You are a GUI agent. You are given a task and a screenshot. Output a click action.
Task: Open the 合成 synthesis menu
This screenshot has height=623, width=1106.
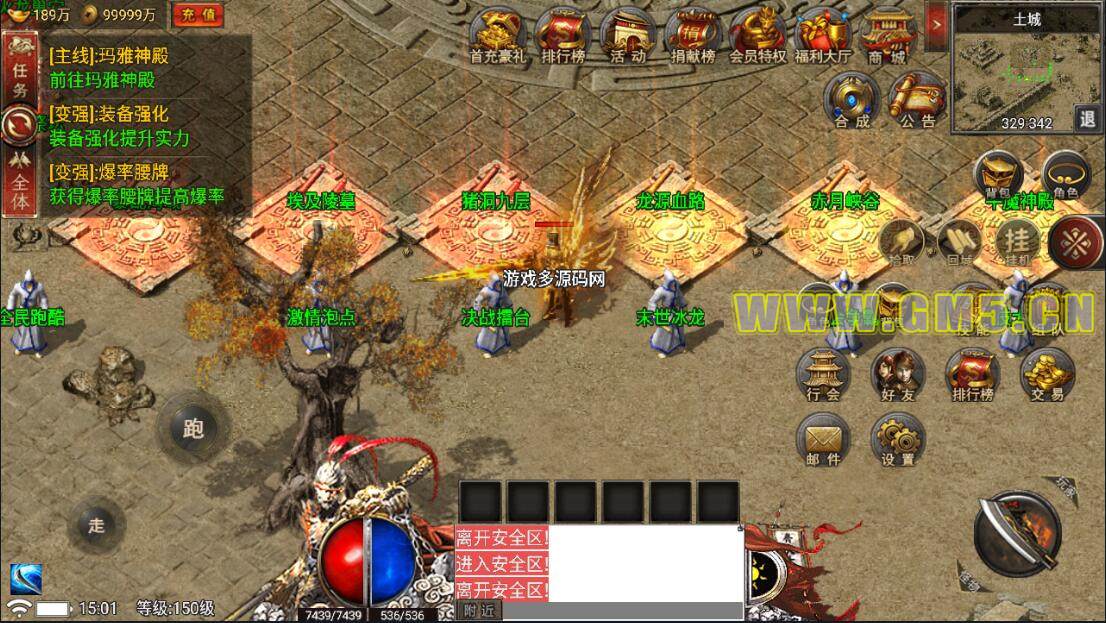[852, 99]
